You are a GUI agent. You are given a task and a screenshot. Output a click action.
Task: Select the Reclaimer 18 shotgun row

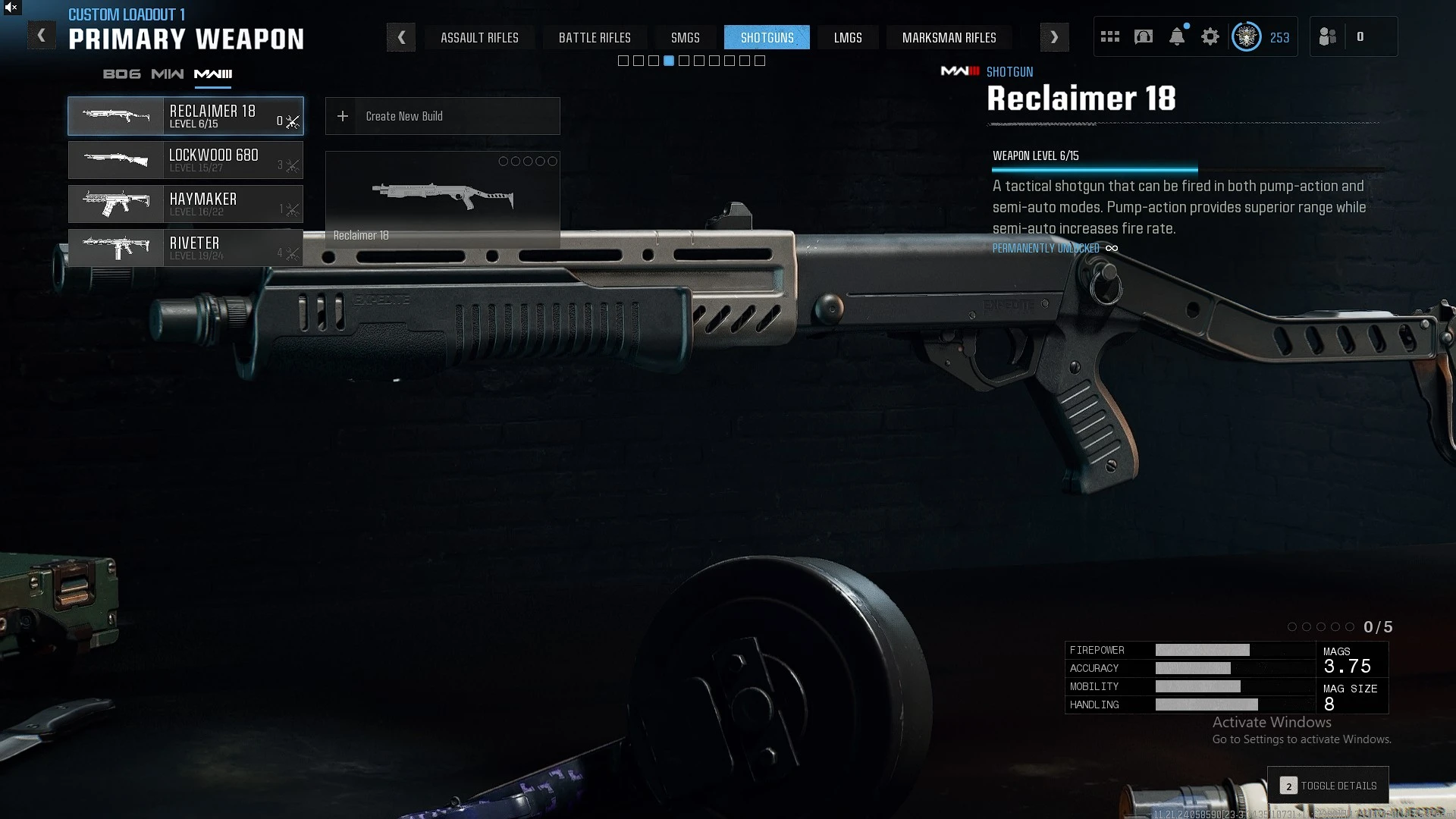(x=186, y=116)
